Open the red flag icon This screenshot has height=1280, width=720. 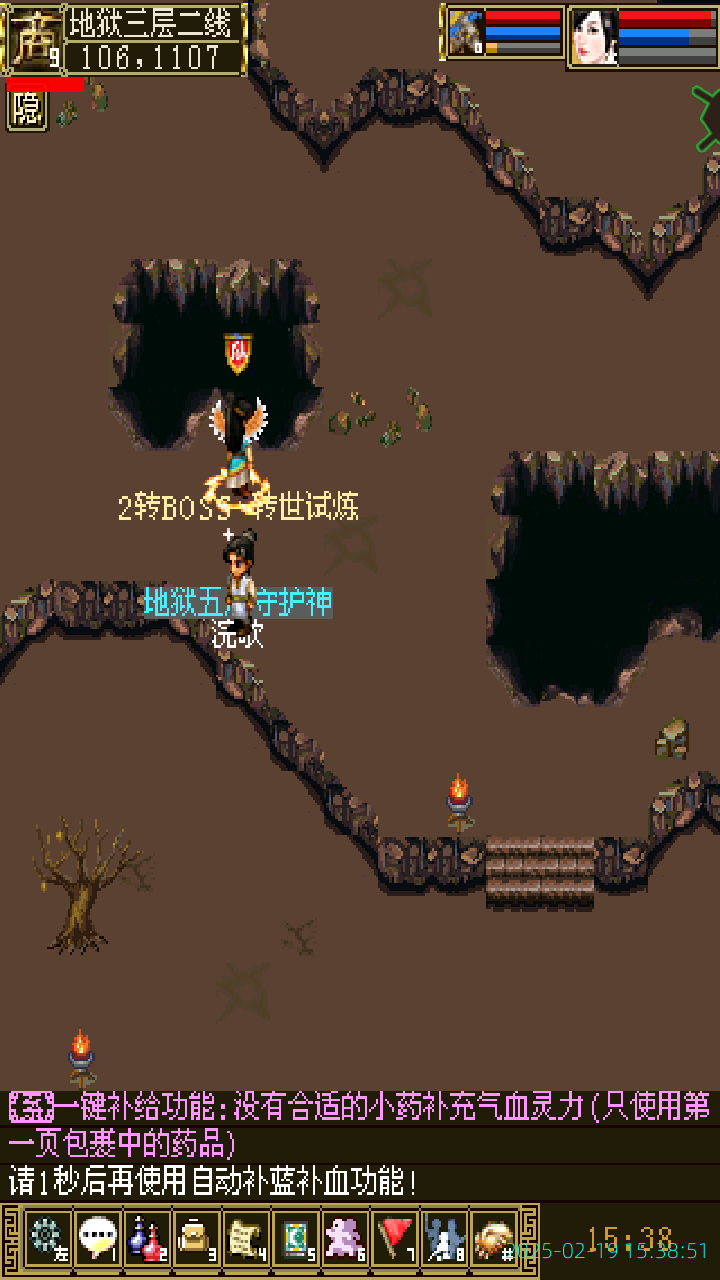click(396, 1239)
